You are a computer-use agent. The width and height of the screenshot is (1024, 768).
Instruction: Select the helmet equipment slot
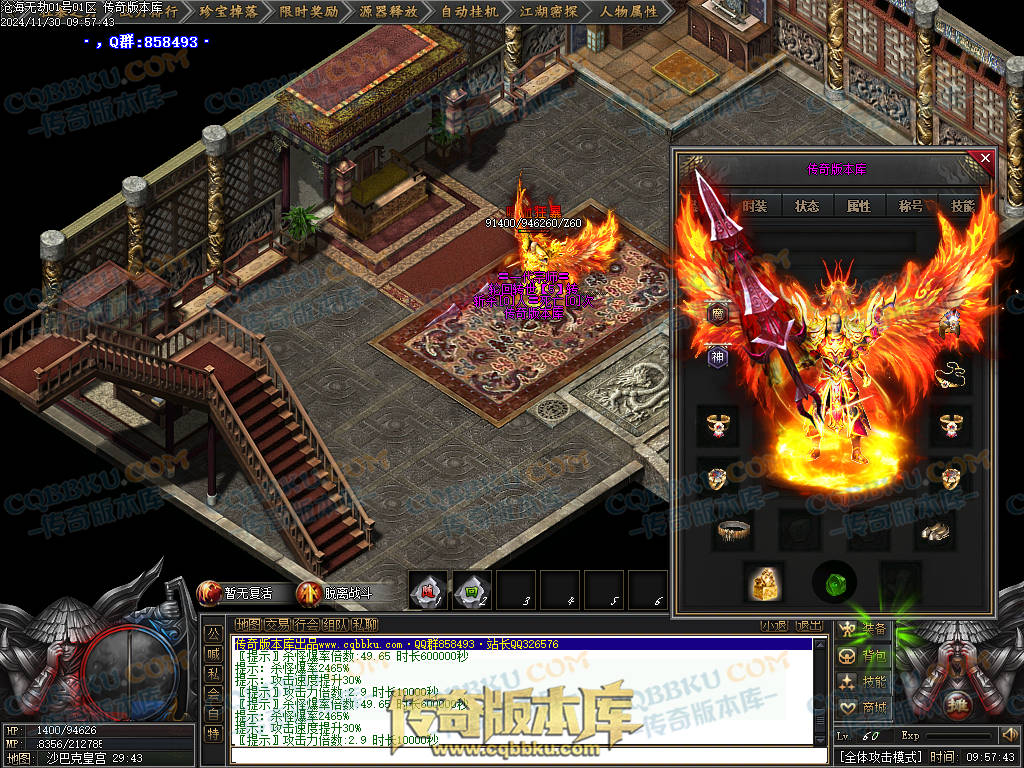pyautogui.click(x=949, y=323)
